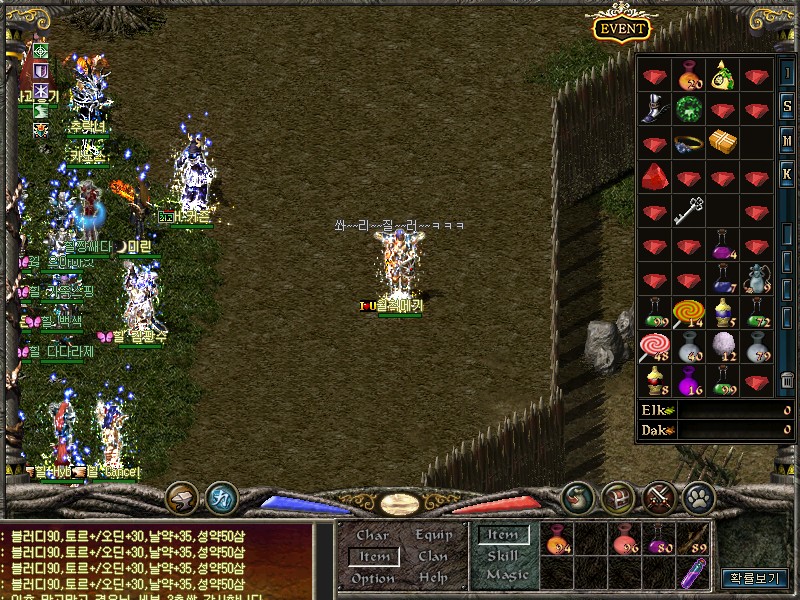Click the 확률보기 button
800x600 pixels.
click(754, 578)
